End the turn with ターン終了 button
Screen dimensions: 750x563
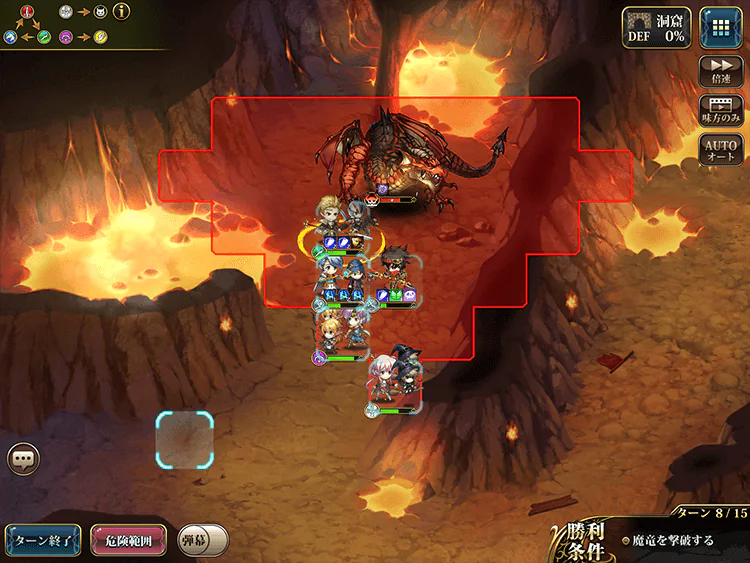tap(42, 540)
